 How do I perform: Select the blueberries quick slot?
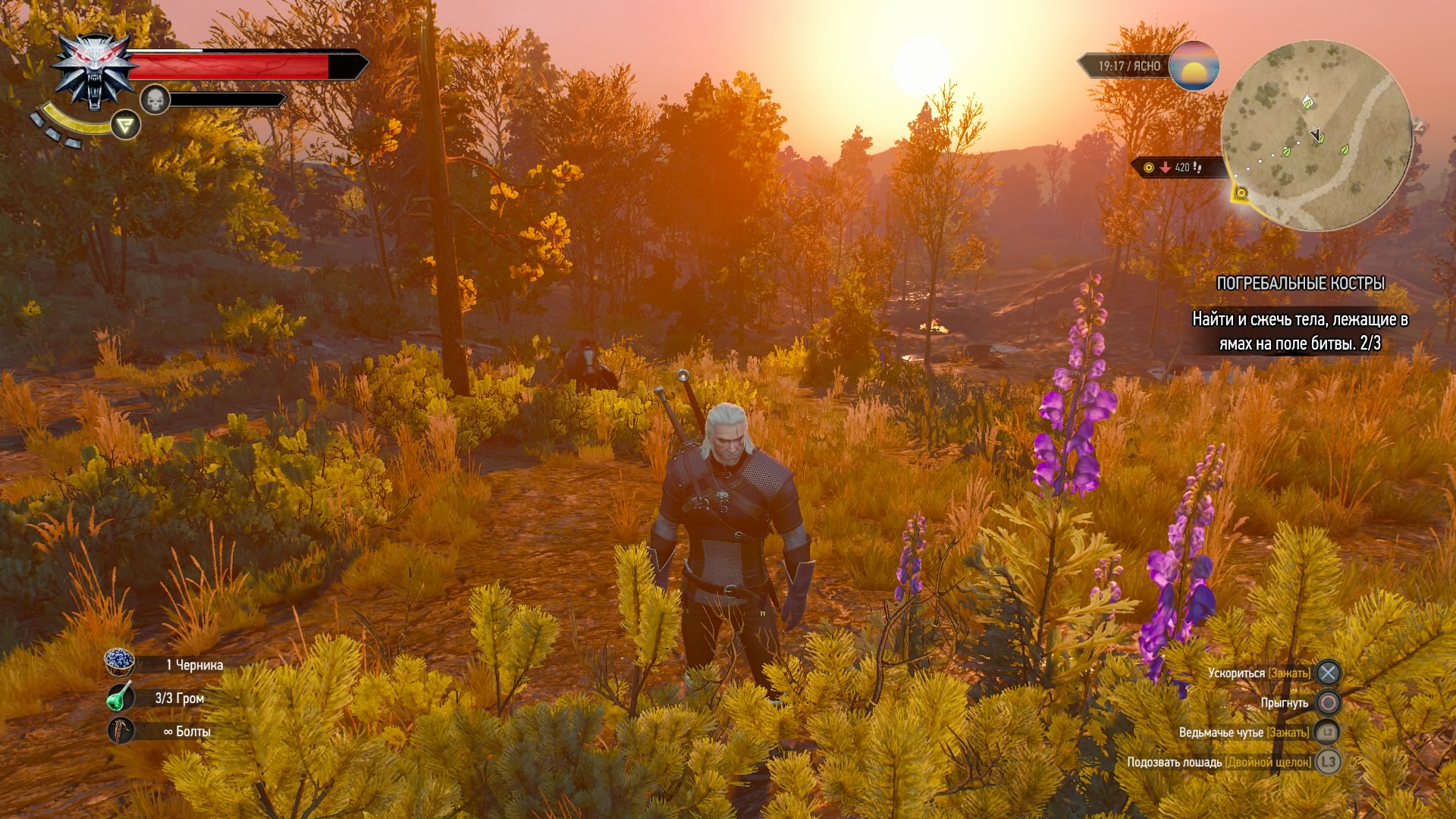tap(119, 663)
